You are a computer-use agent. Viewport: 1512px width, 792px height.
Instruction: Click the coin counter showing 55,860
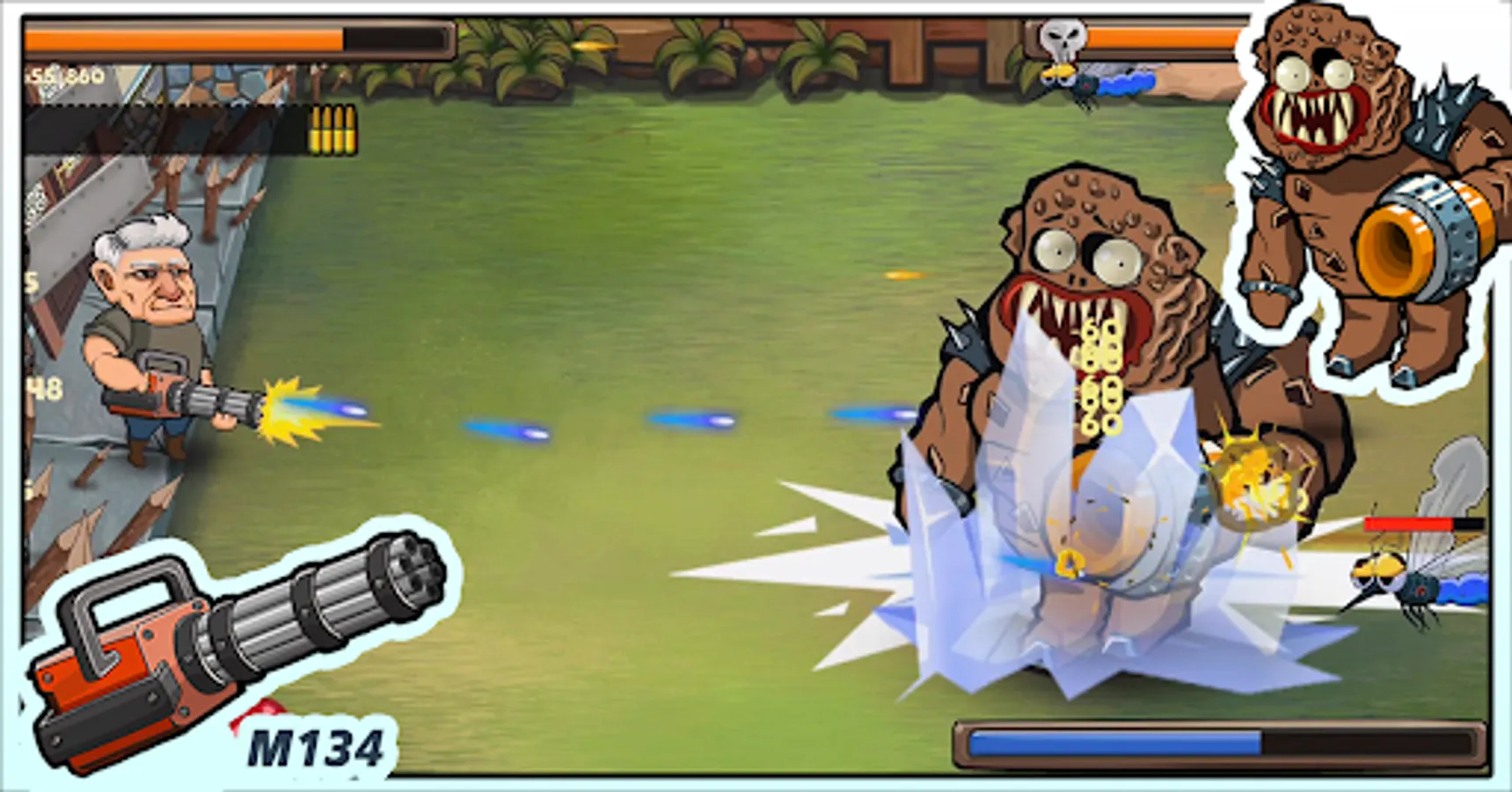point(66,77)
